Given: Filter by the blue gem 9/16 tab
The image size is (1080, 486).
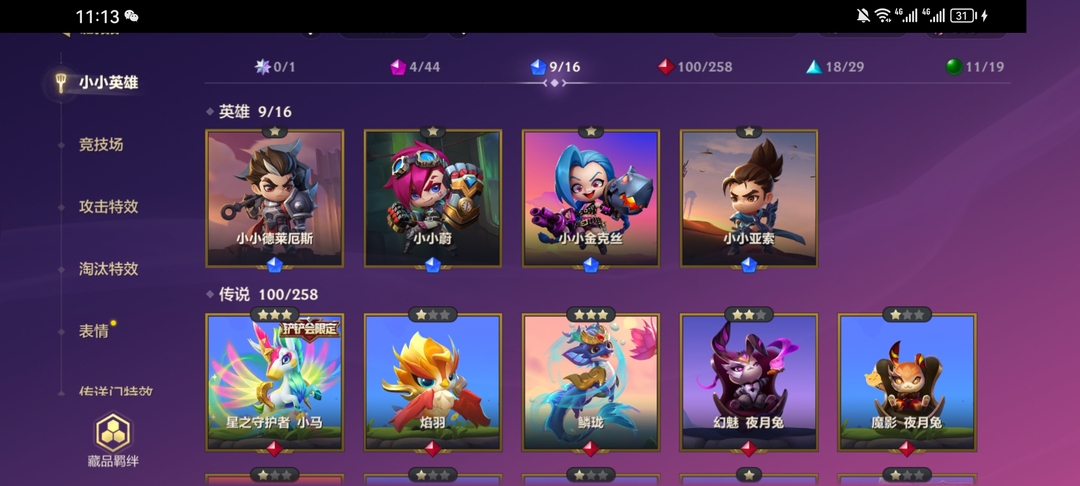Looking at the screenshot, I should click(x=555, y=67).
